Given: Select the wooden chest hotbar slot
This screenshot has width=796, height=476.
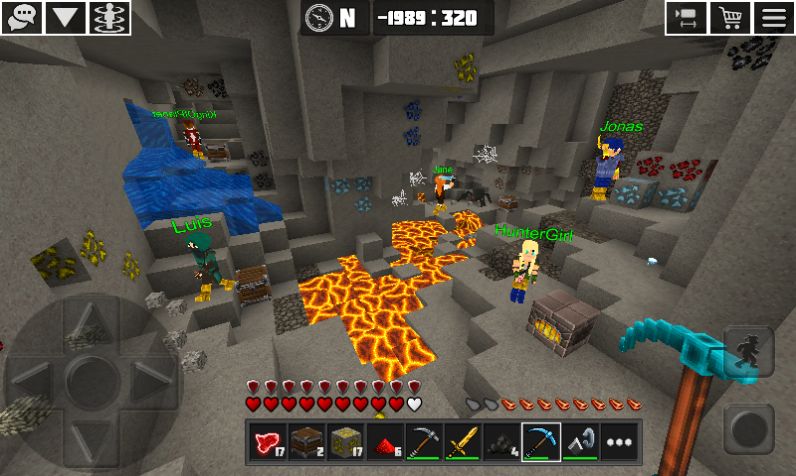Looking at the screenshot, I should (305, 440).
